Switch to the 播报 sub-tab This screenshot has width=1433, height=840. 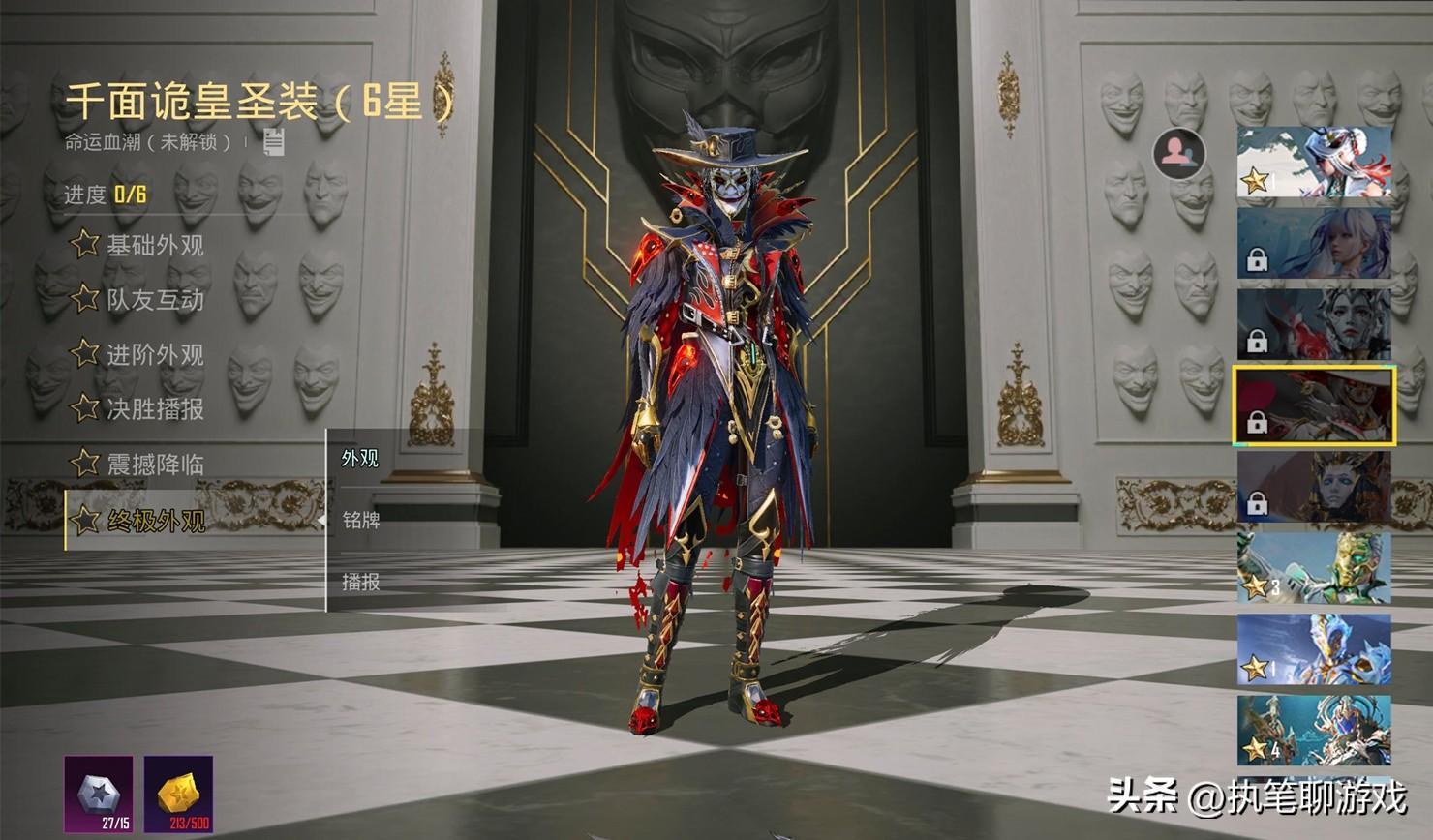pyautogui.click(x=360, y=582)
